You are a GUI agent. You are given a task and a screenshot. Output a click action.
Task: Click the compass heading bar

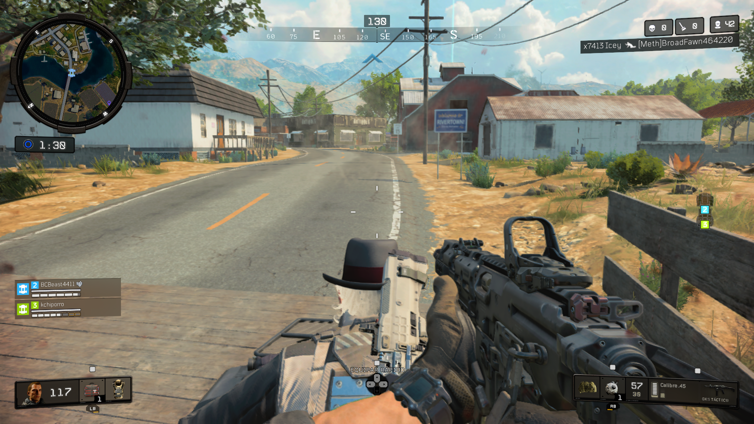377,36
